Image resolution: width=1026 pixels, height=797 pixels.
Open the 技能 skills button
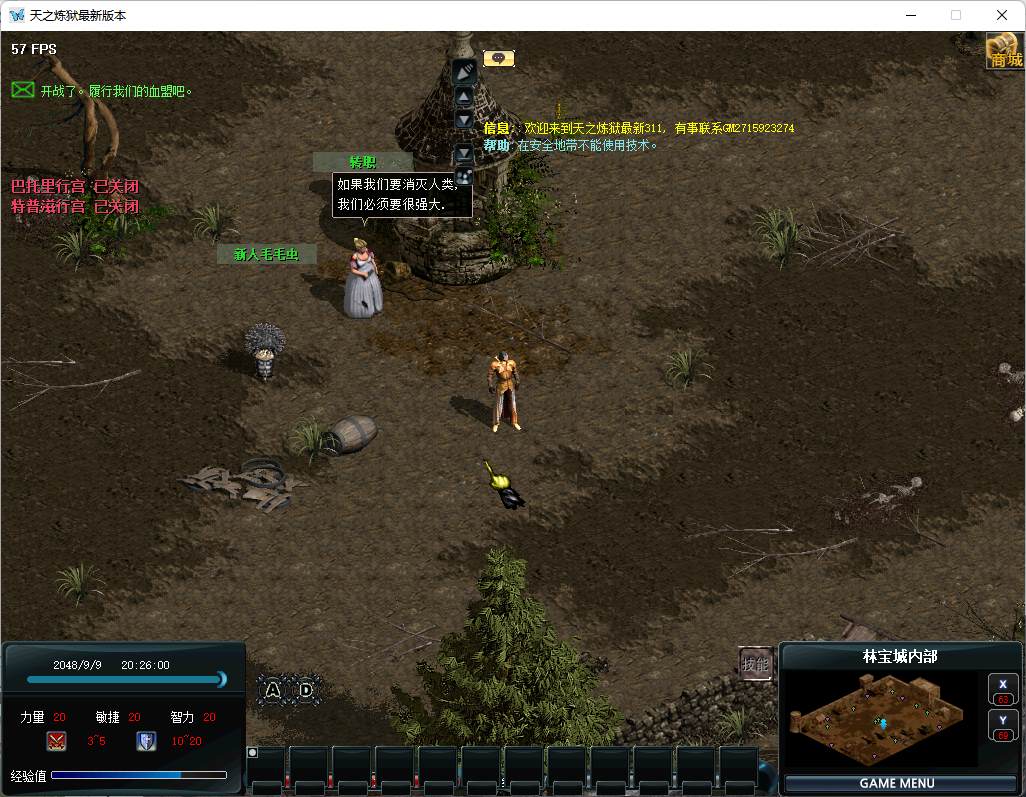(x=756, y=664)
